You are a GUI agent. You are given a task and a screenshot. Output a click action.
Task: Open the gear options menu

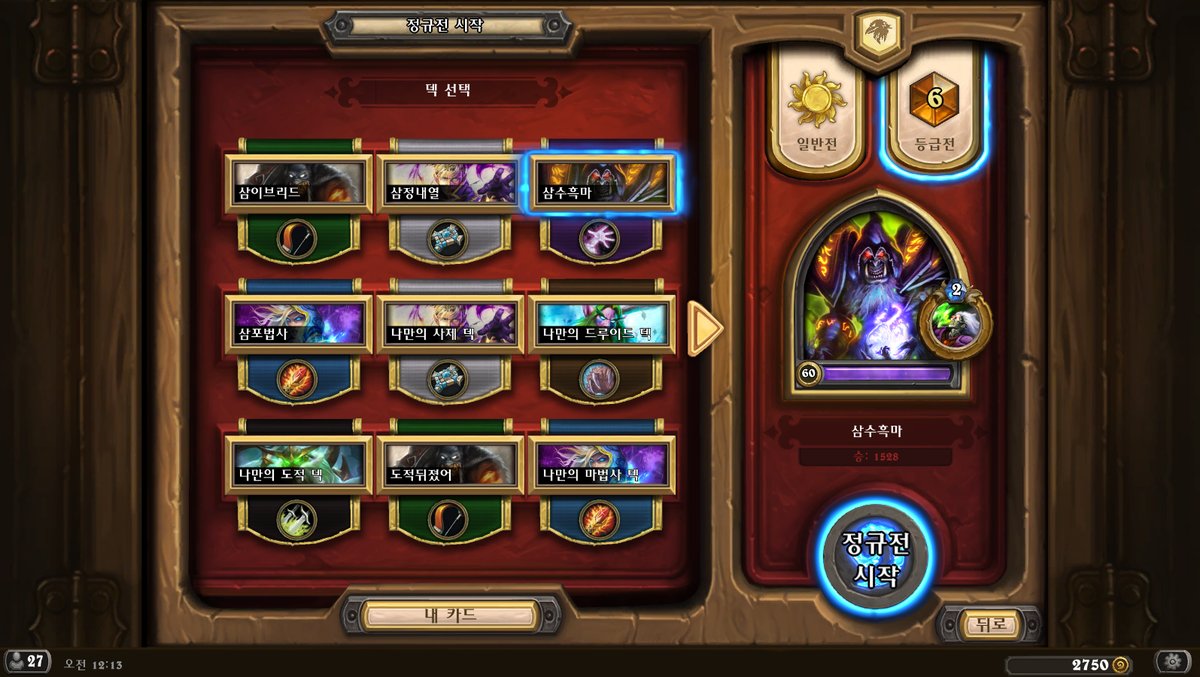pyautogui.click(x=1172, y=662)
